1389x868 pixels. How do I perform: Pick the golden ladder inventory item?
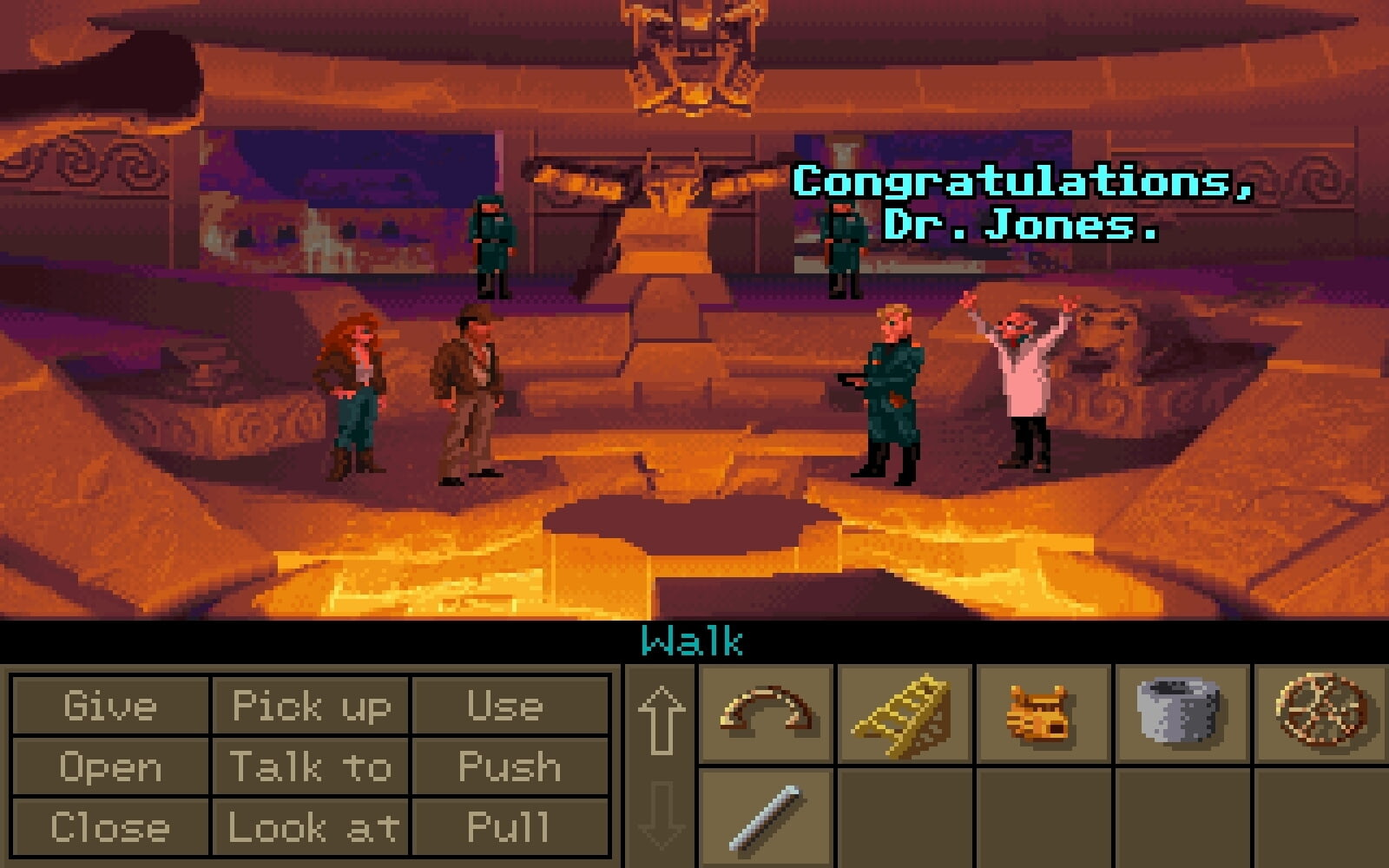[905, 713]
